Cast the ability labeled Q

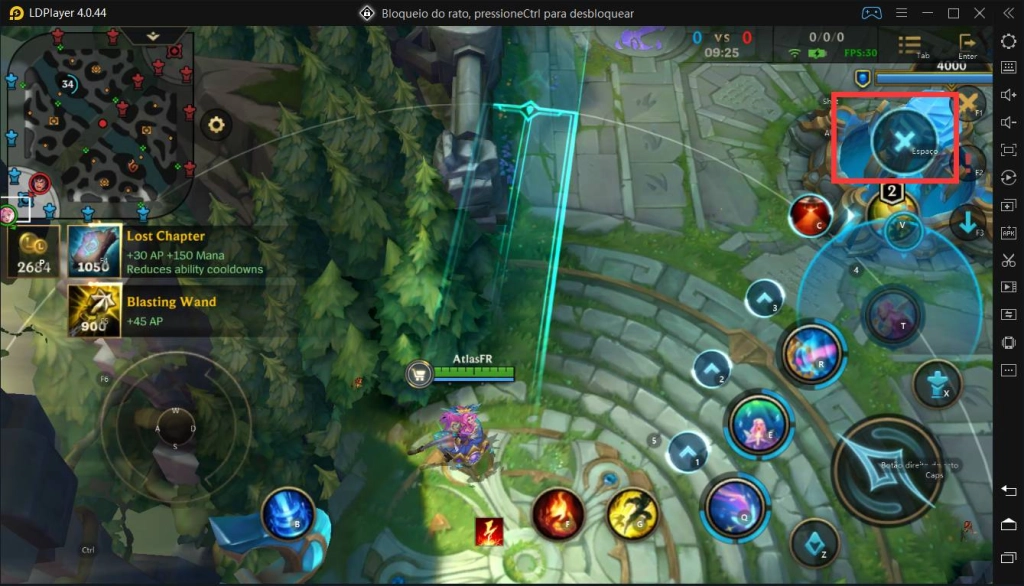click(x=736, y=507)
